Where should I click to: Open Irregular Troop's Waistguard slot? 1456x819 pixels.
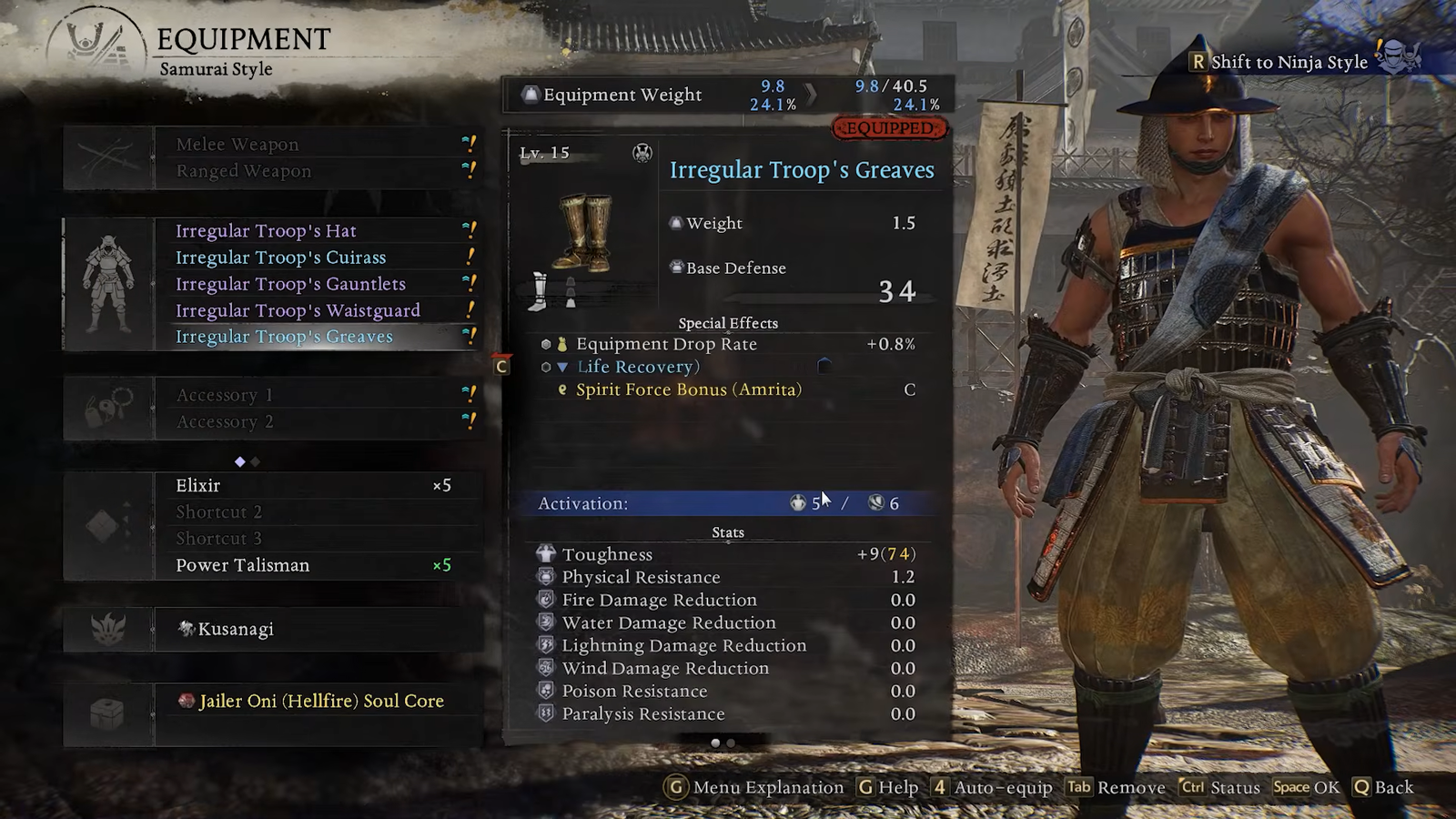(x=298, y=310)
